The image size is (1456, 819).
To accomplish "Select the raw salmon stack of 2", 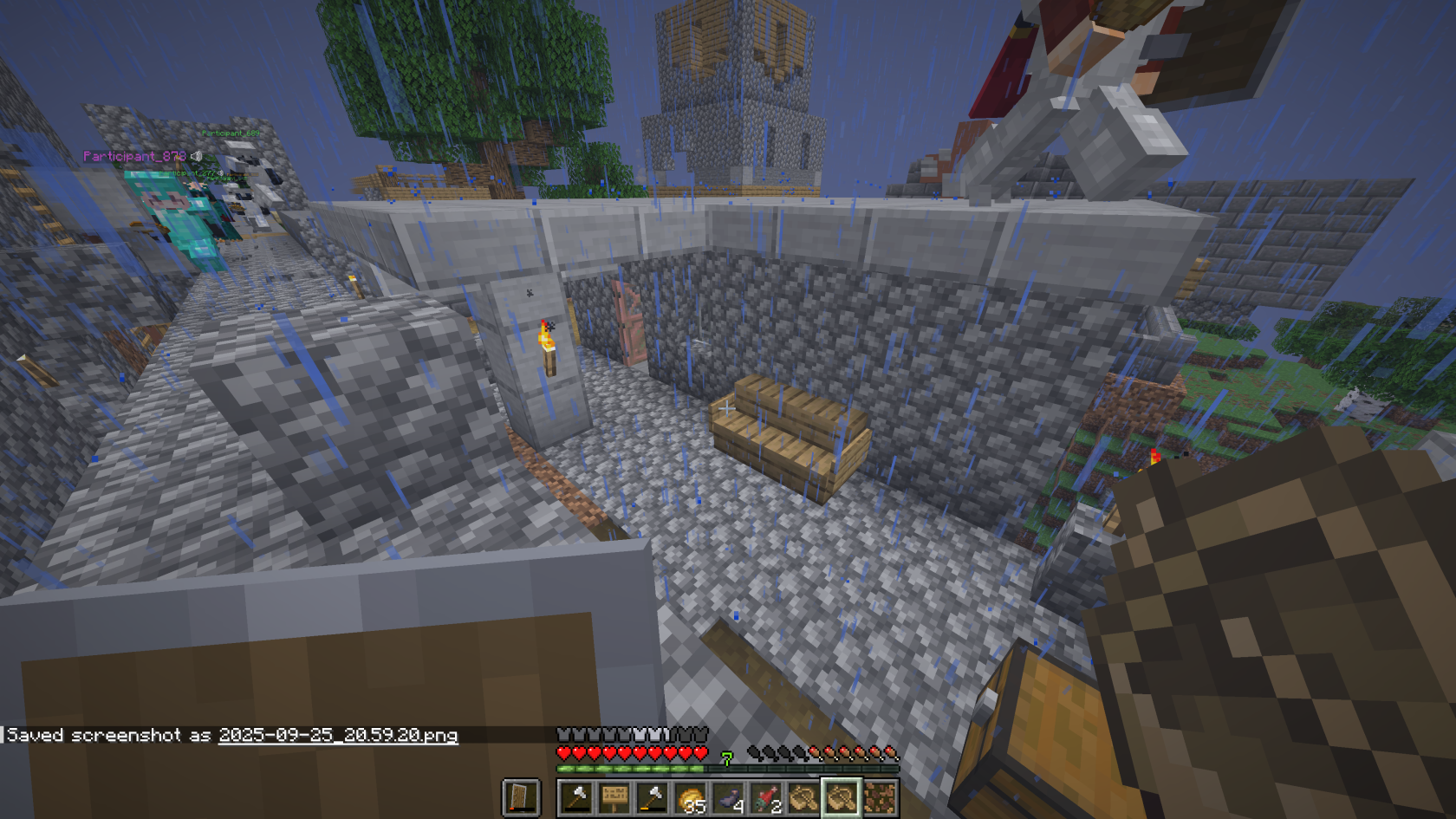I will pos(766,797).
